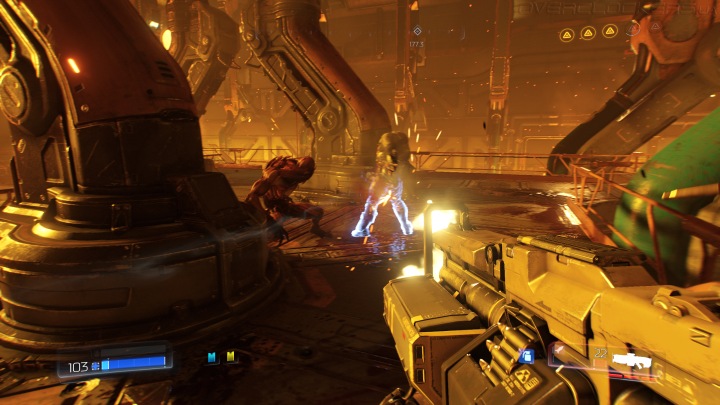Select the frag grenade equipment icon

coord(528,356)
